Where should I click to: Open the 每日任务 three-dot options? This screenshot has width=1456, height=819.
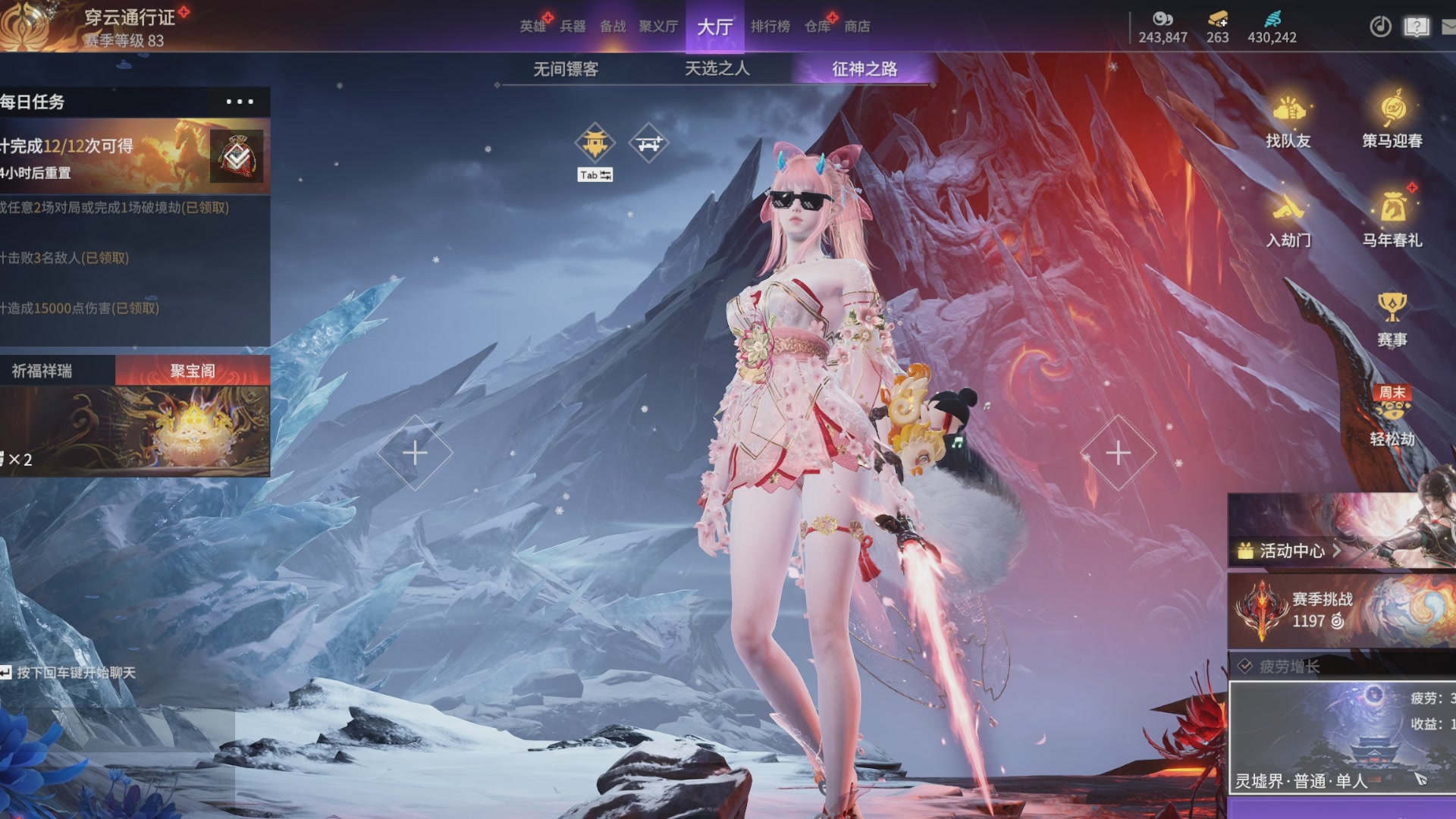240,102
